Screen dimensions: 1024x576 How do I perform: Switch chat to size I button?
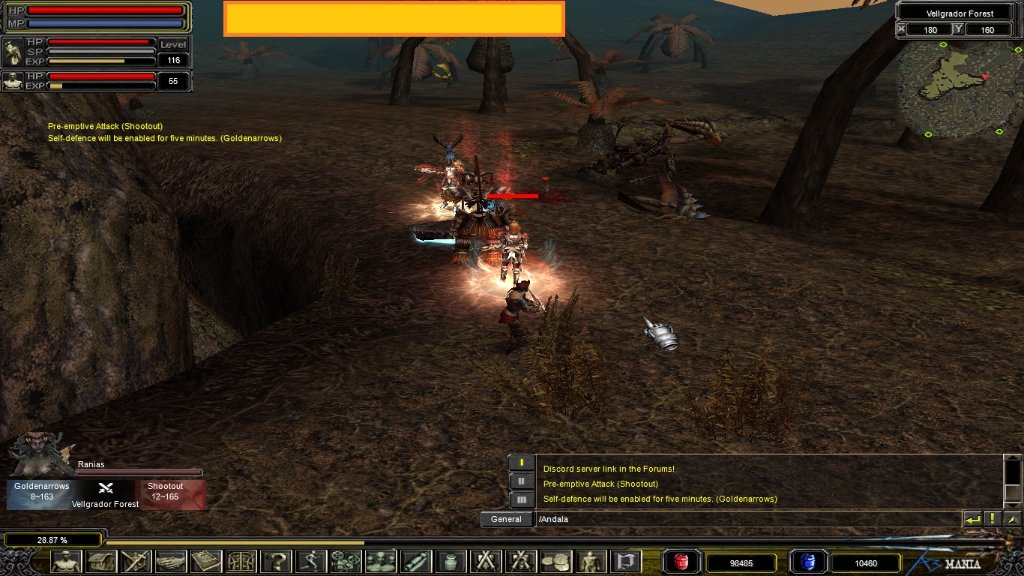point(521,463)
